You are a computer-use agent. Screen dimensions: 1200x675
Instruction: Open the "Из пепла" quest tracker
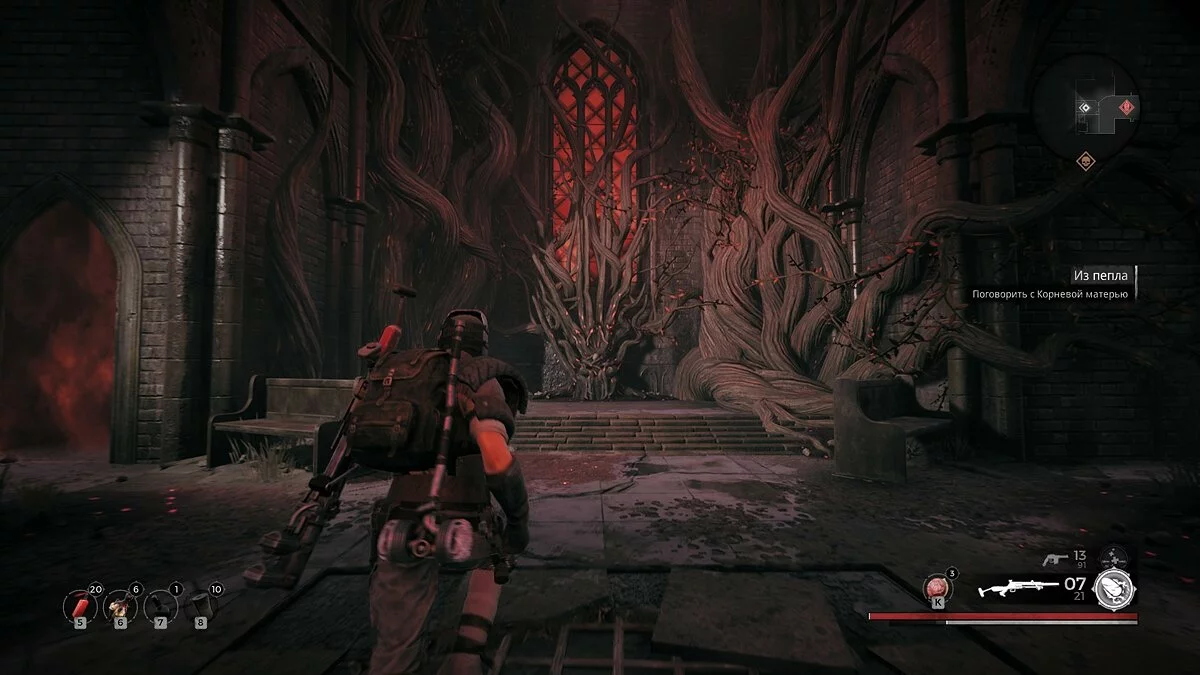pos(1100,274)
